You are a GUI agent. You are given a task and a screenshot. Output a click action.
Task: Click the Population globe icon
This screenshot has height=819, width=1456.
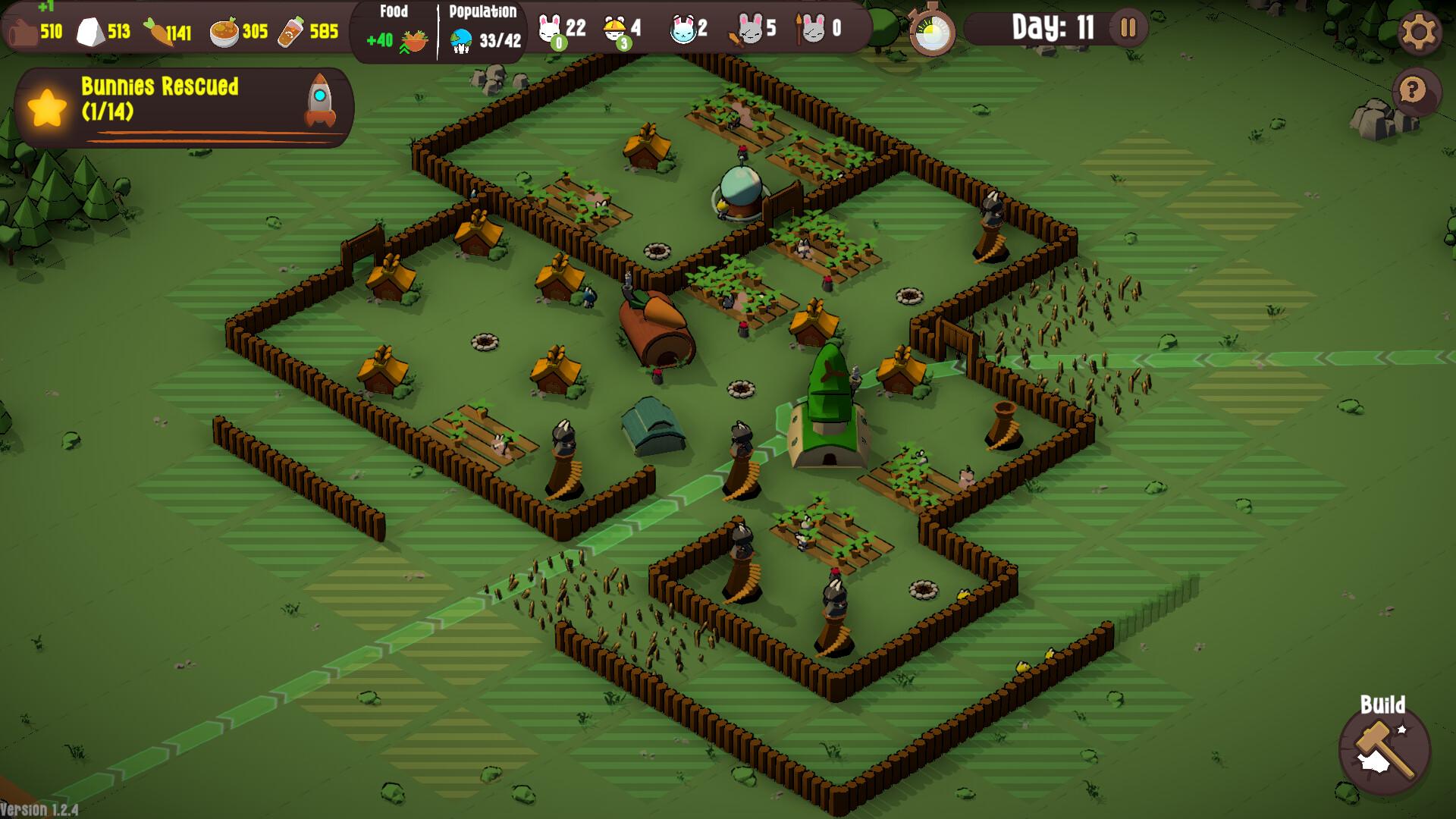click(461, 41)
